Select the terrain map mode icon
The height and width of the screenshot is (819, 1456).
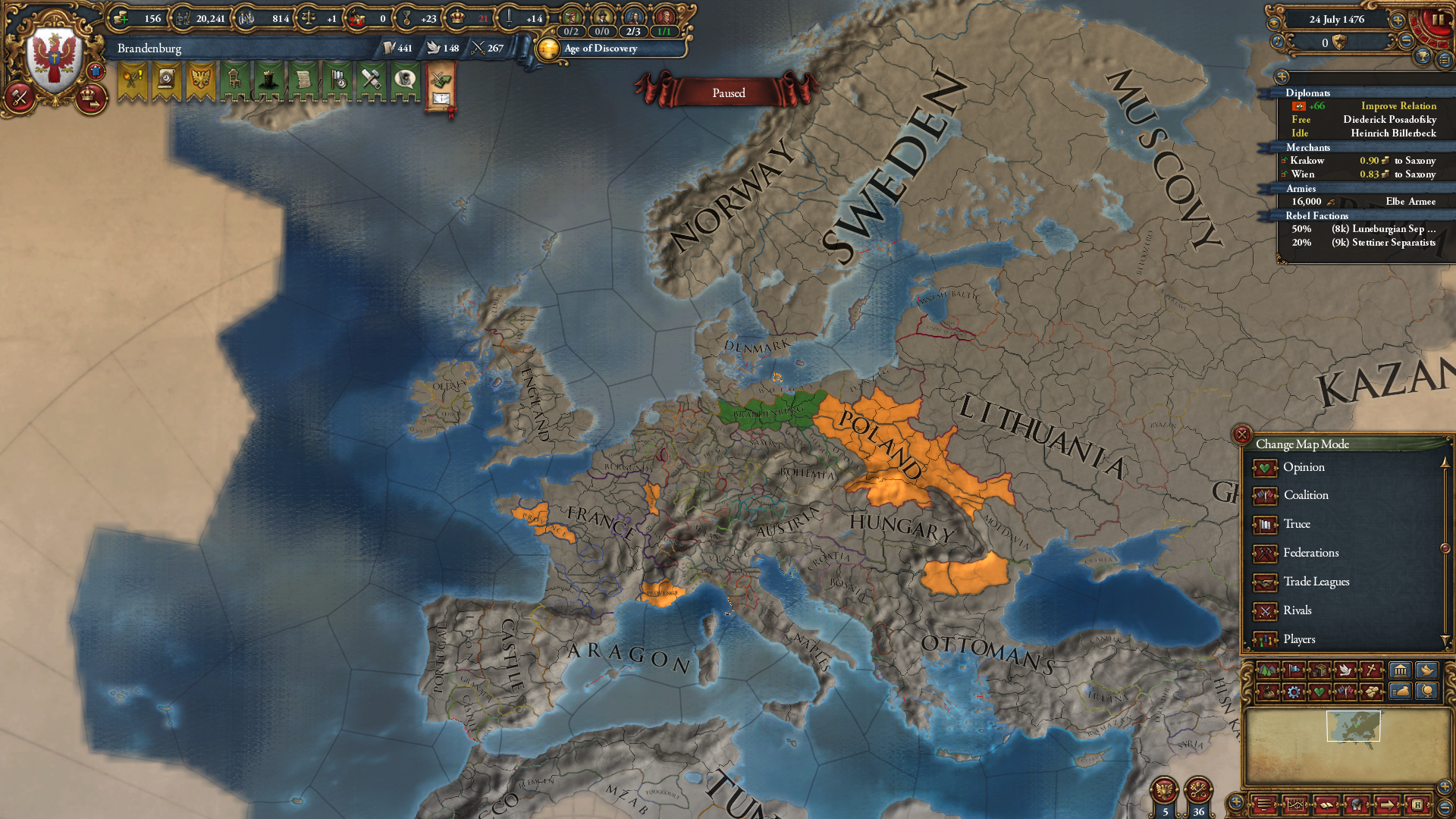(x=1267, y=670)
